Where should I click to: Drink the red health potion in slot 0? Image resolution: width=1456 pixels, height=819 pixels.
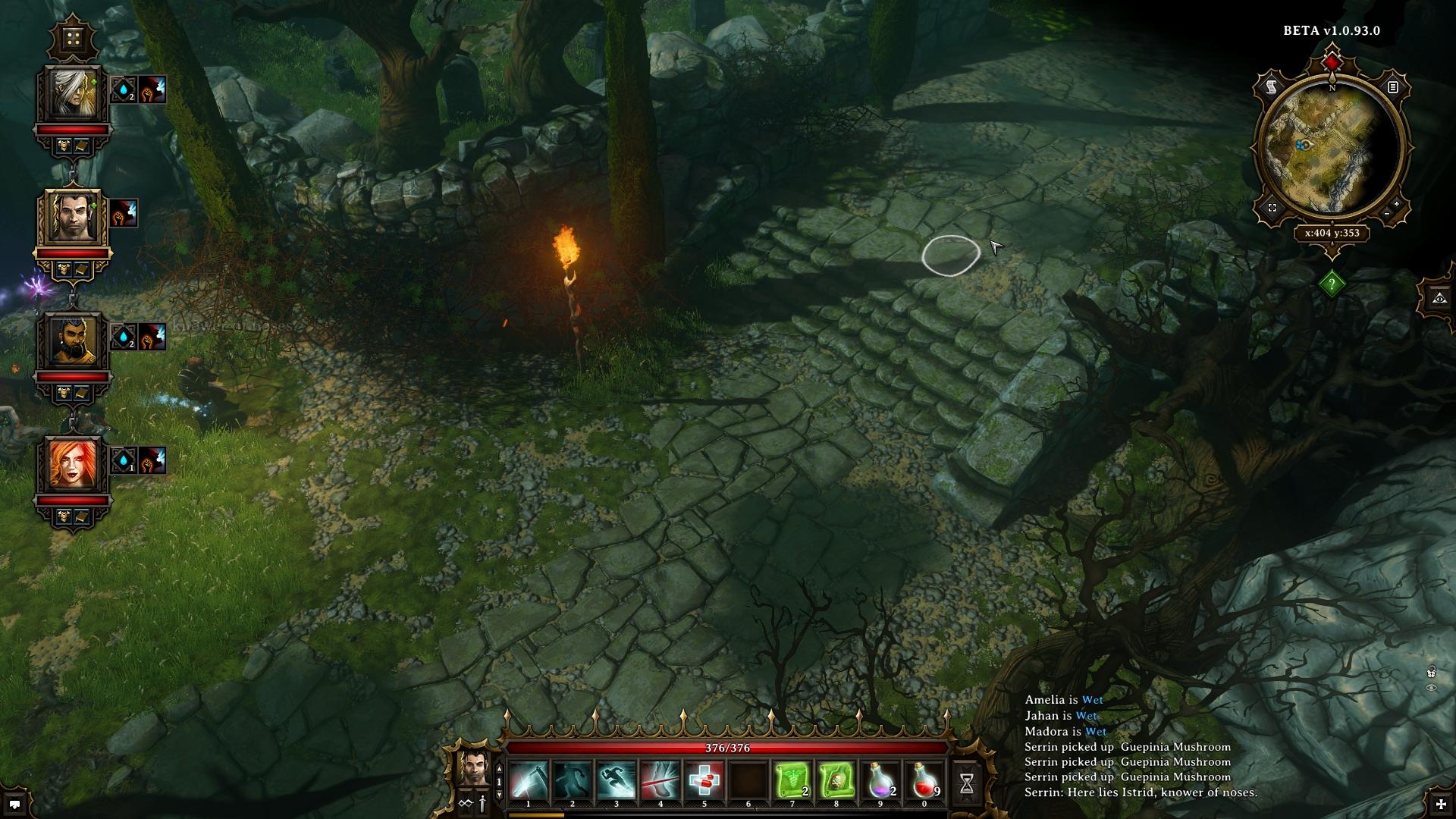pos(924,780)
